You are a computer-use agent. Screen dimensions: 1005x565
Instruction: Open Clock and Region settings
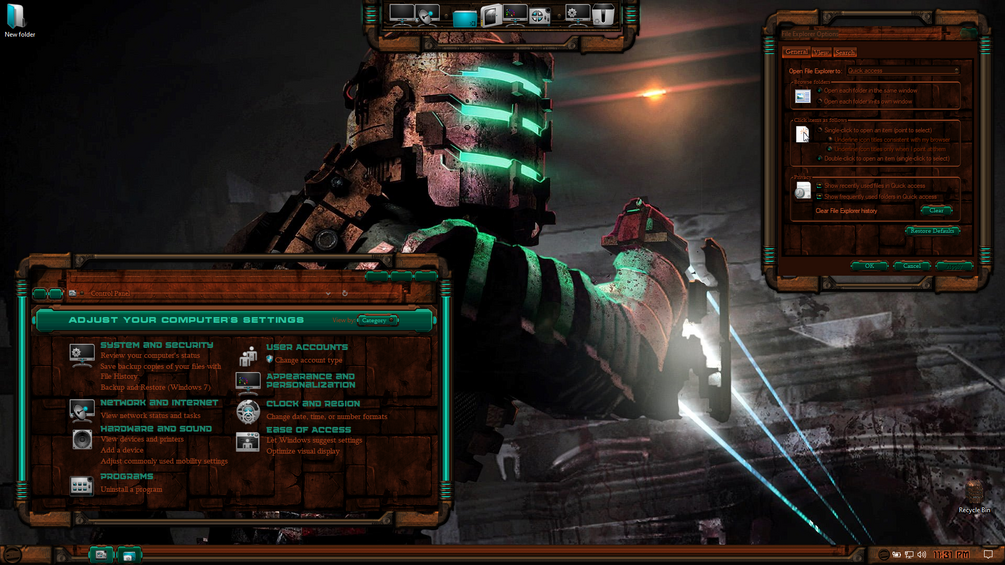(x=313, y=404)
